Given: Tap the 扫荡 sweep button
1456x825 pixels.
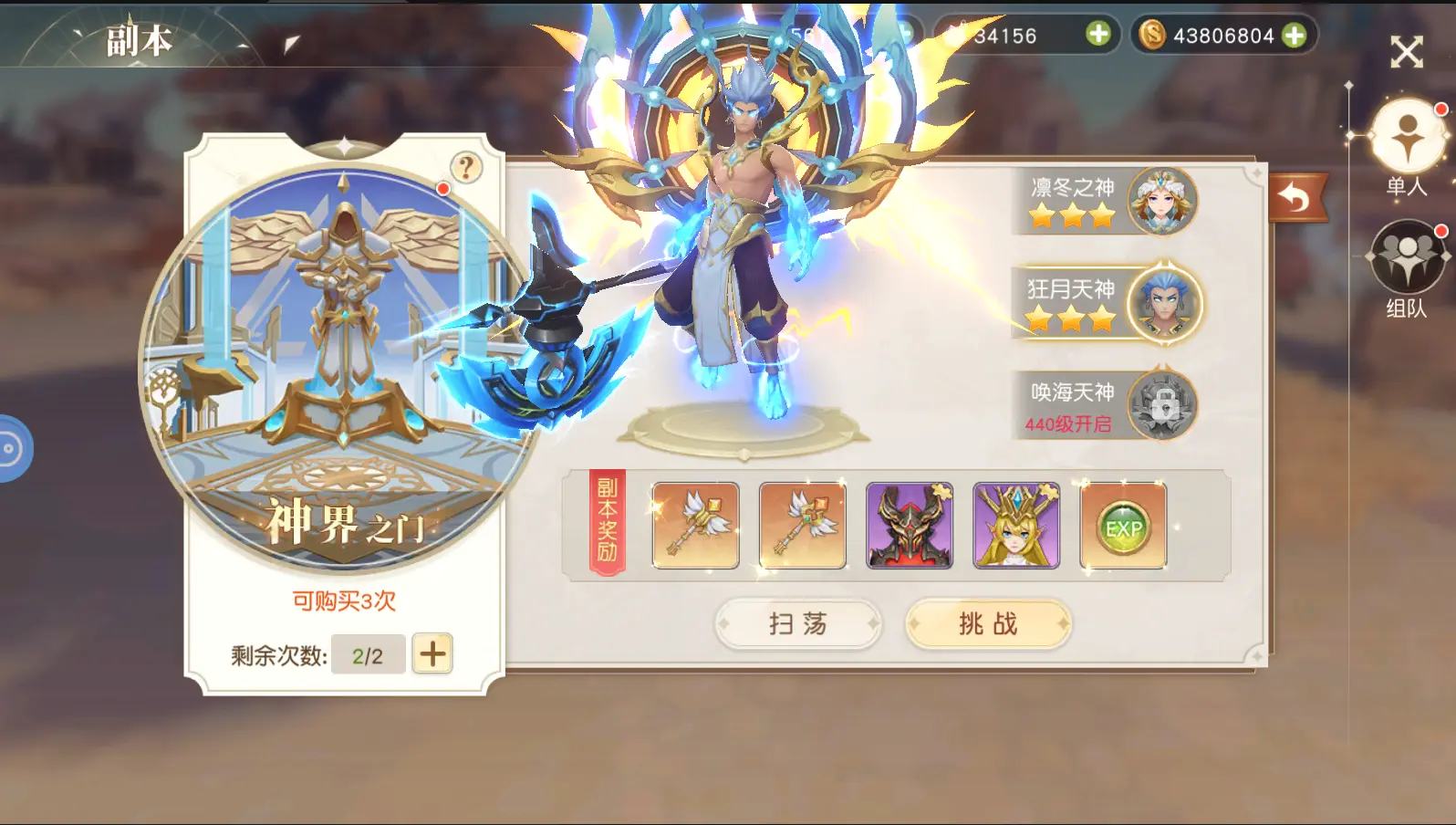Looking at the screenshot, I should click(x=797, y=624).
